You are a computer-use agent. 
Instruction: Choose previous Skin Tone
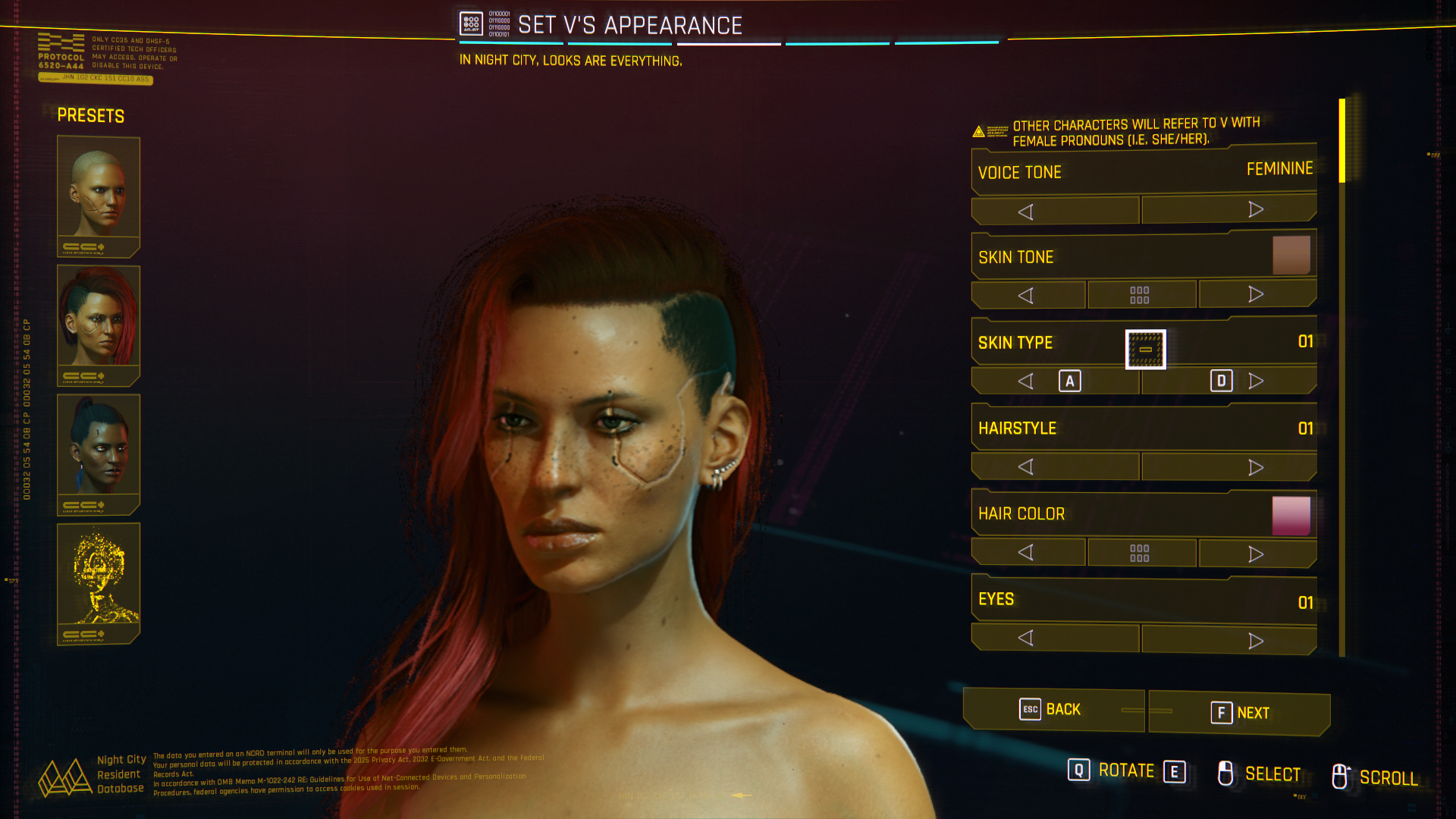point(1026,296)
